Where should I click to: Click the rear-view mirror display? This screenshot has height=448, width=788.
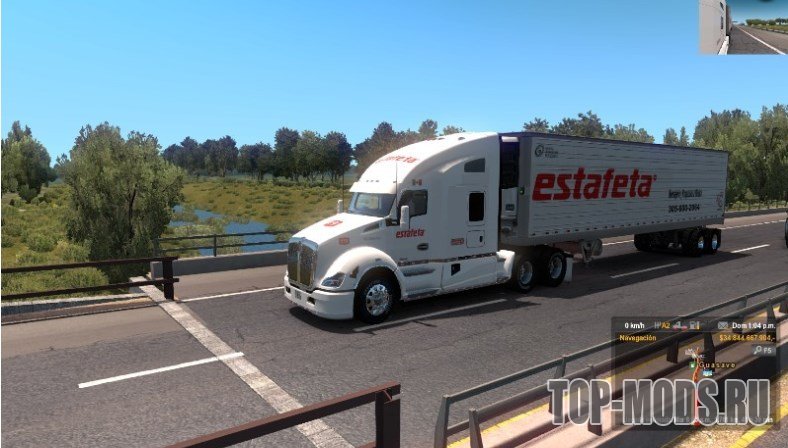click(743, 27)
